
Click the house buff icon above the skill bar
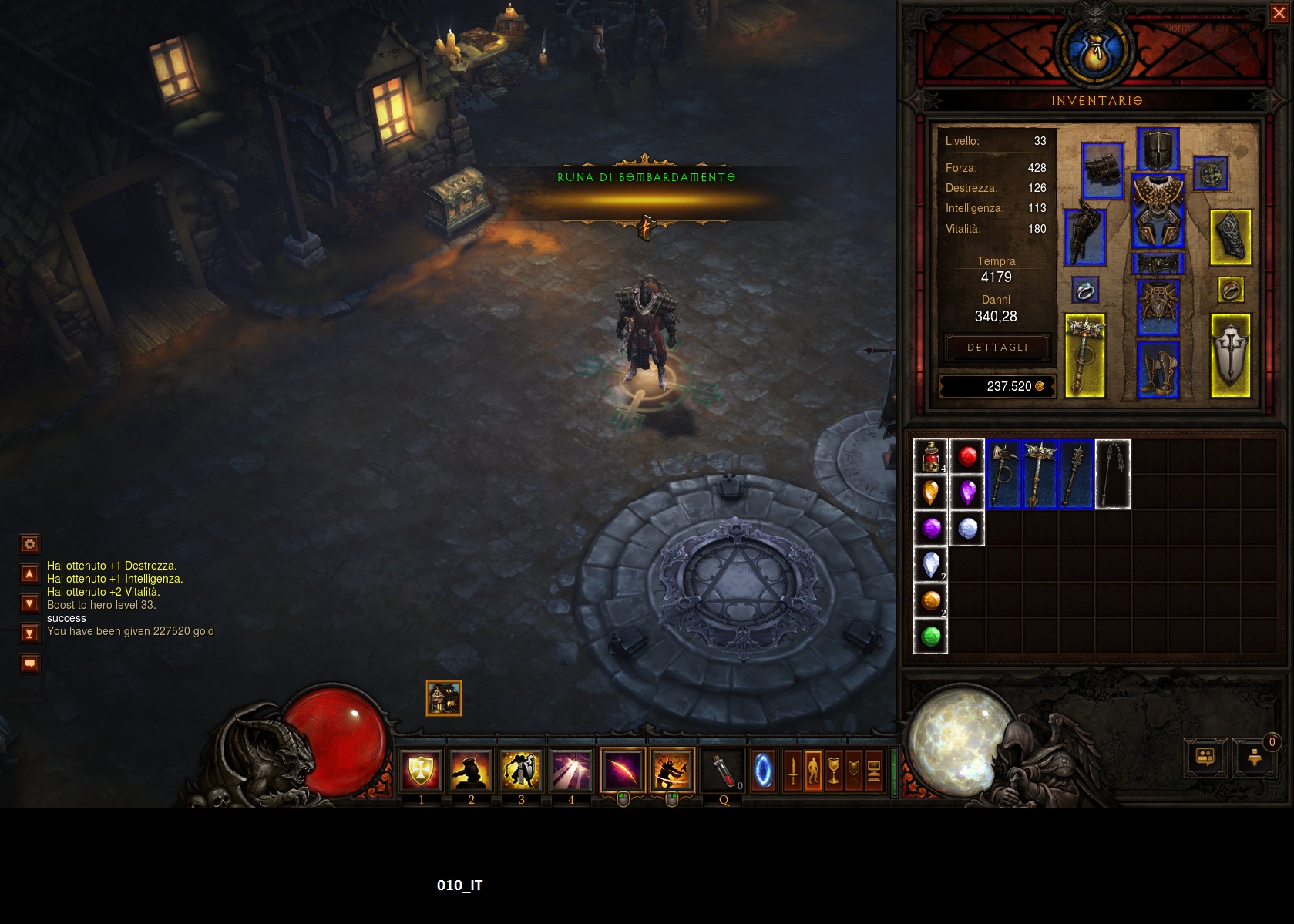pyautogui.click(x=444, y=698)
